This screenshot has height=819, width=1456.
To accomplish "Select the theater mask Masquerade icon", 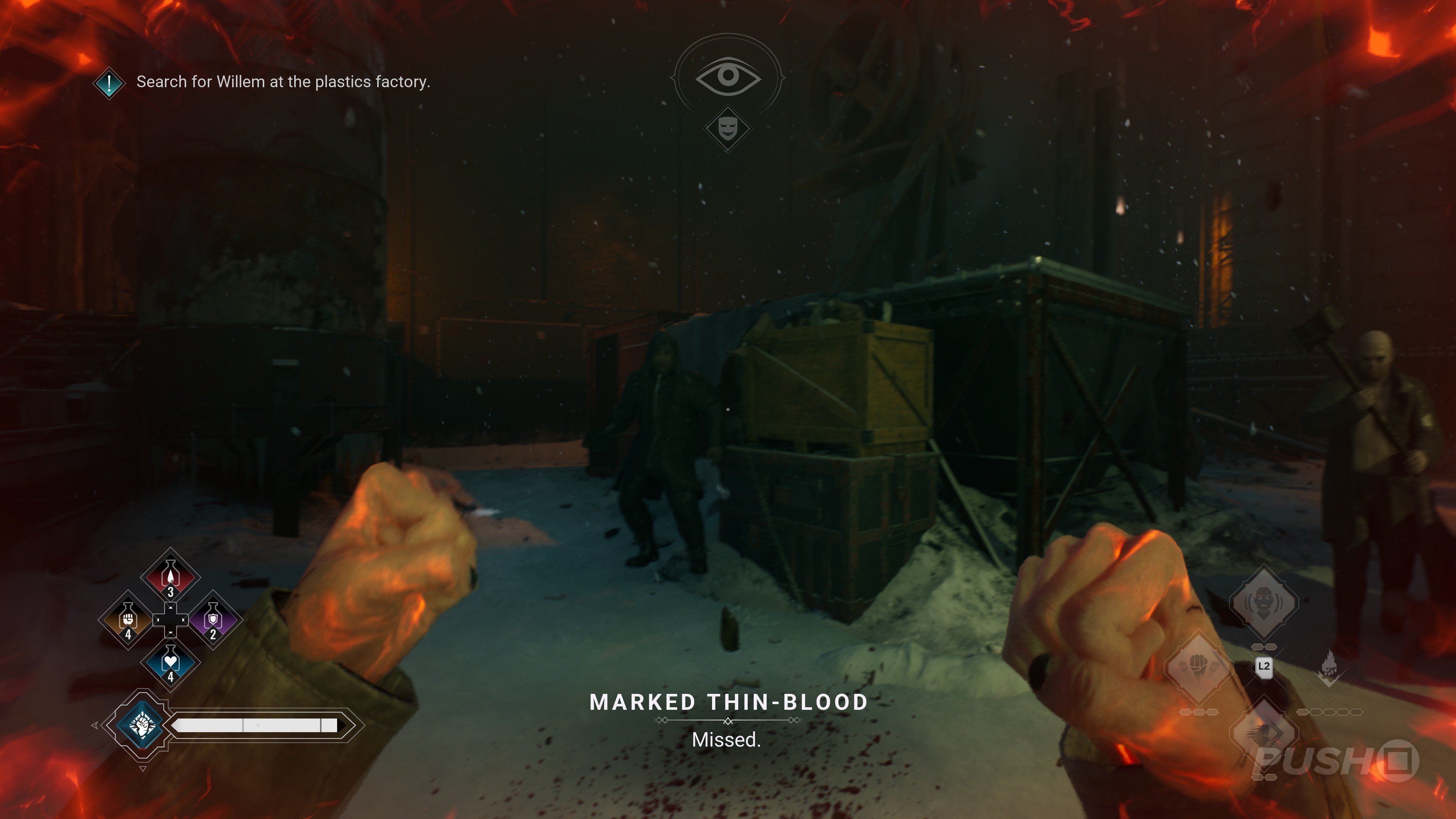I will tap(728, 128).
